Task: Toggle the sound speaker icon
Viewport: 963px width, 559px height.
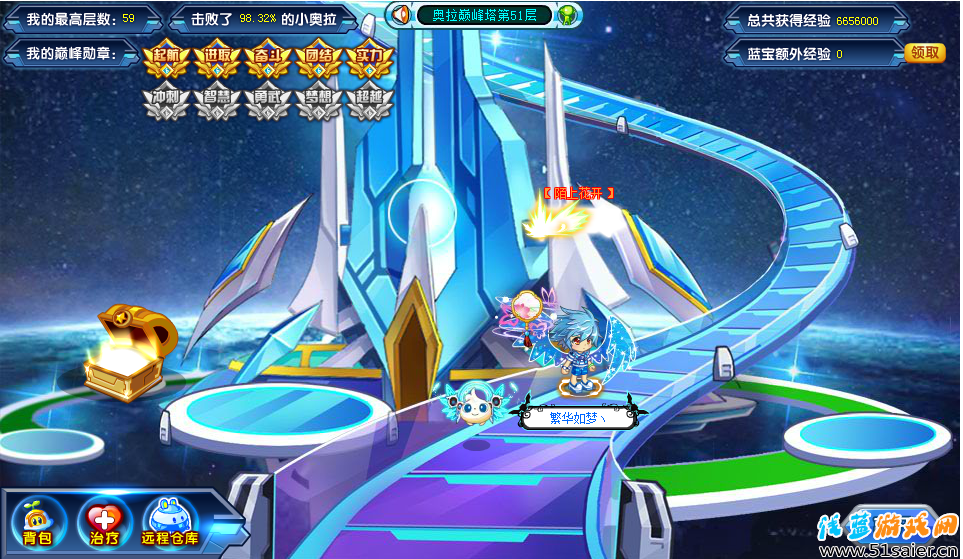Action: tap(401, 15)
